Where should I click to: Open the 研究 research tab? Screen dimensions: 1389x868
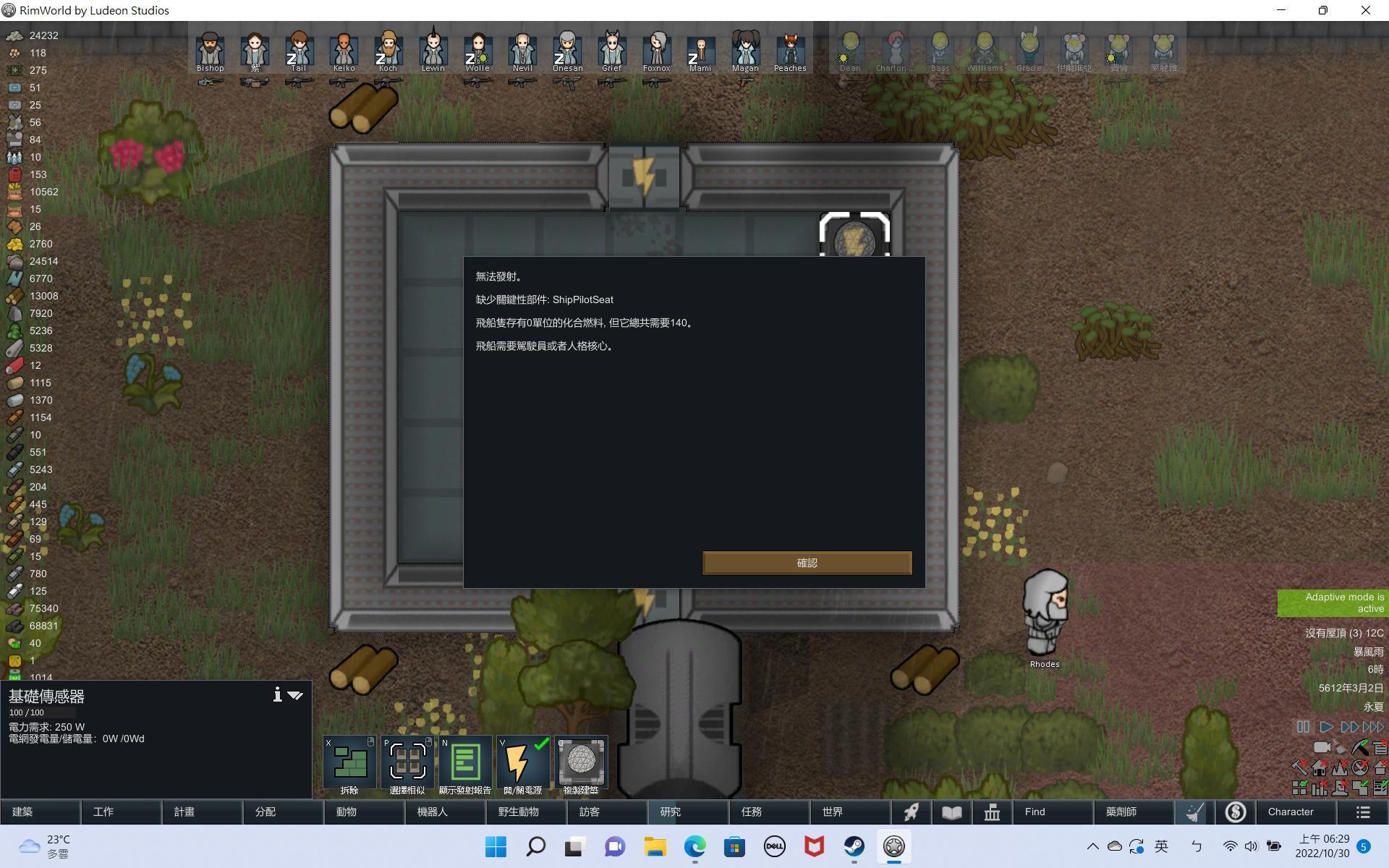(669, 812)
